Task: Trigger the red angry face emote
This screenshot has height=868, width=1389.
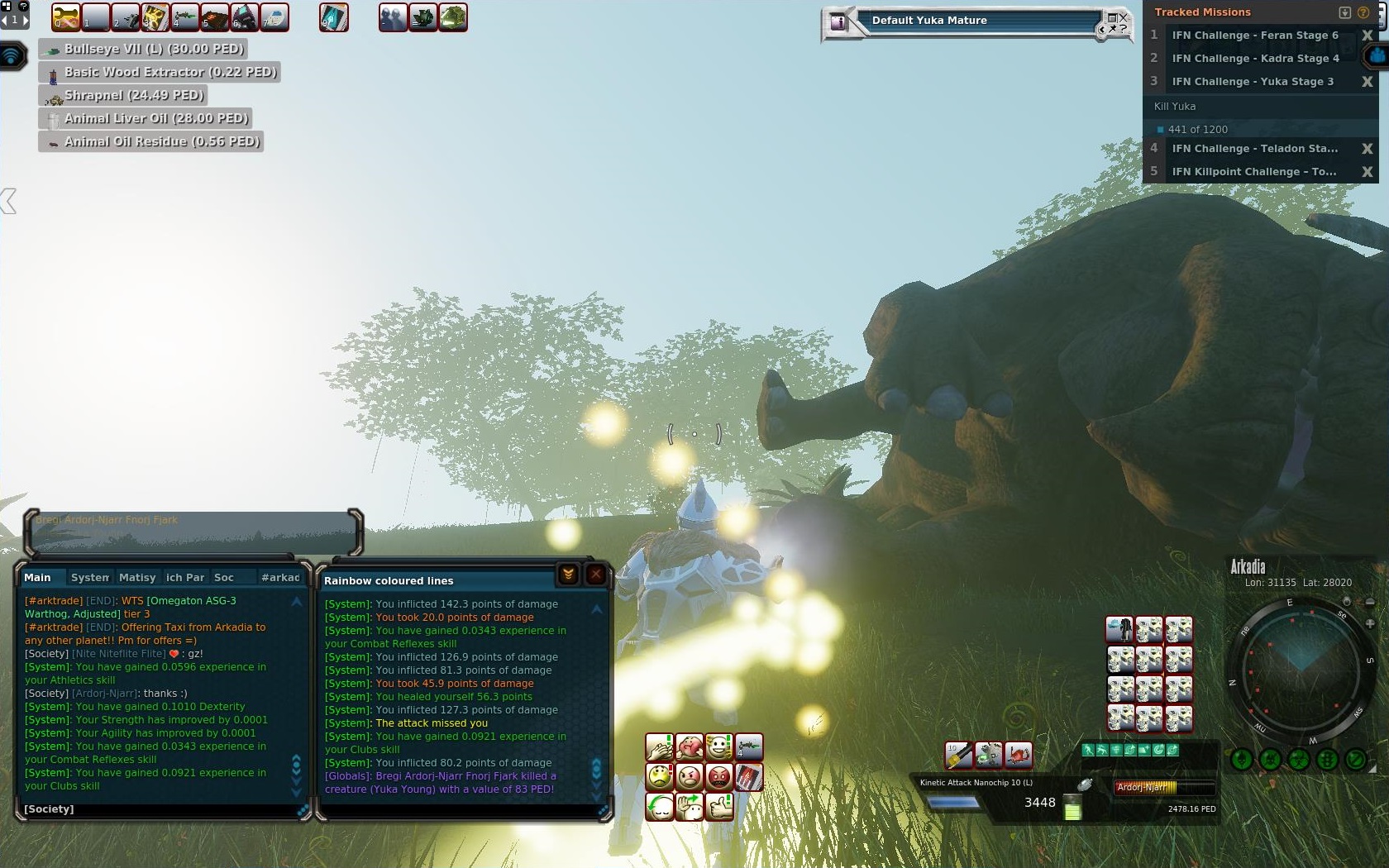Action: pyautogui.click(x=719, y=777)
